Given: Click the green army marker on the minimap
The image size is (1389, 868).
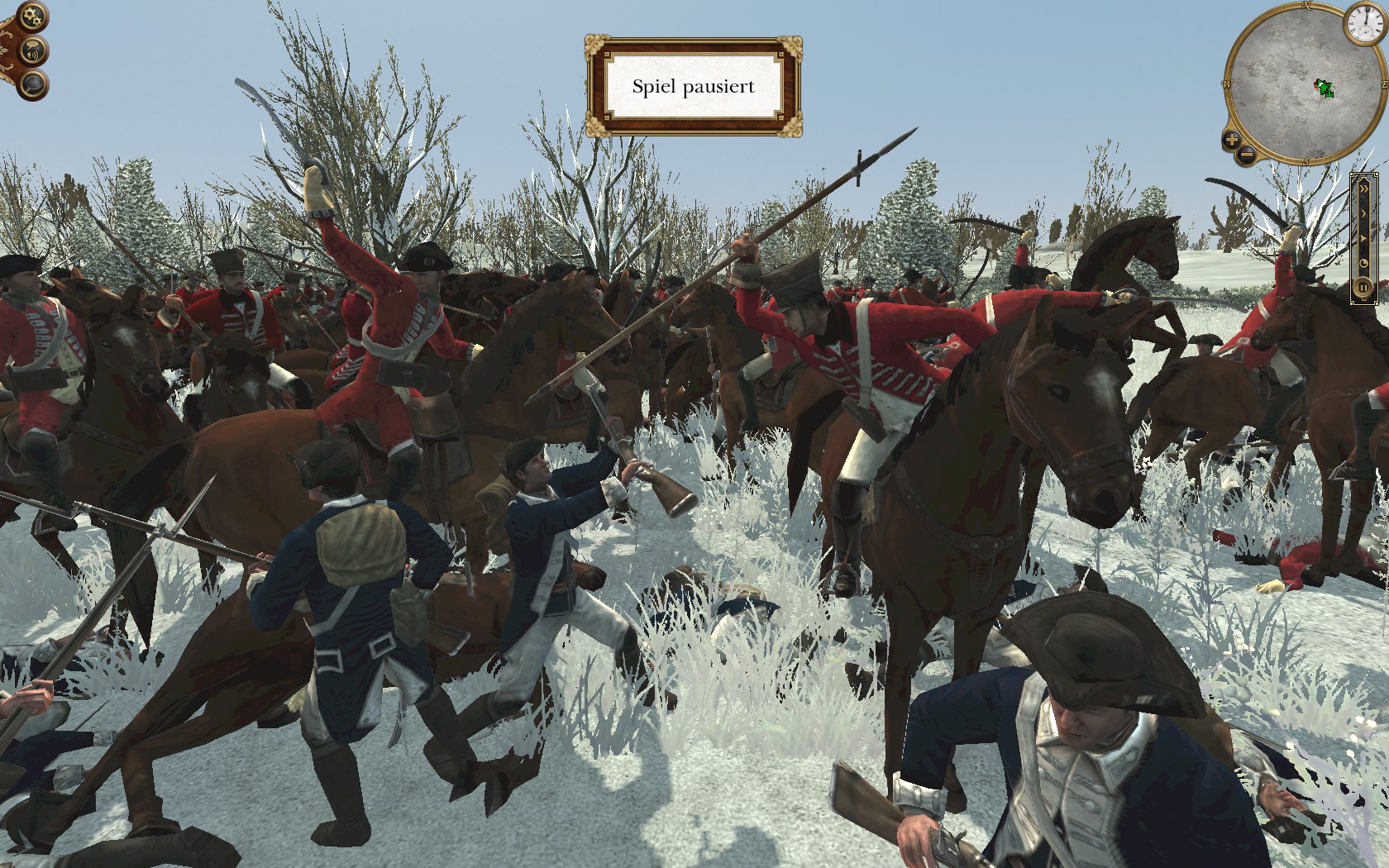Looking at the screenshot, I should tap(1323, 88).
